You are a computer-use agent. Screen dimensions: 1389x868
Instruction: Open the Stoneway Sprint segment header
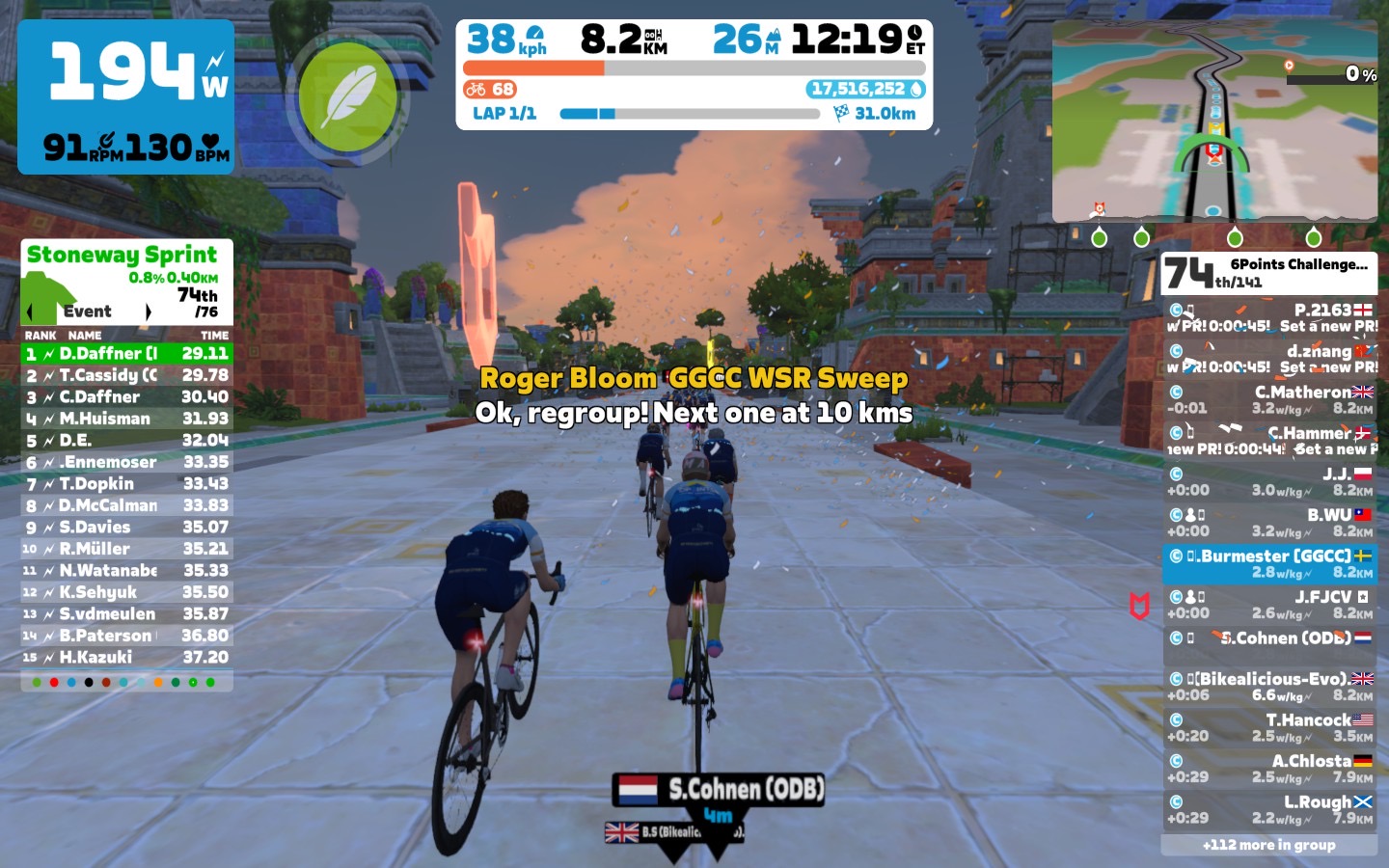[126, 256]
